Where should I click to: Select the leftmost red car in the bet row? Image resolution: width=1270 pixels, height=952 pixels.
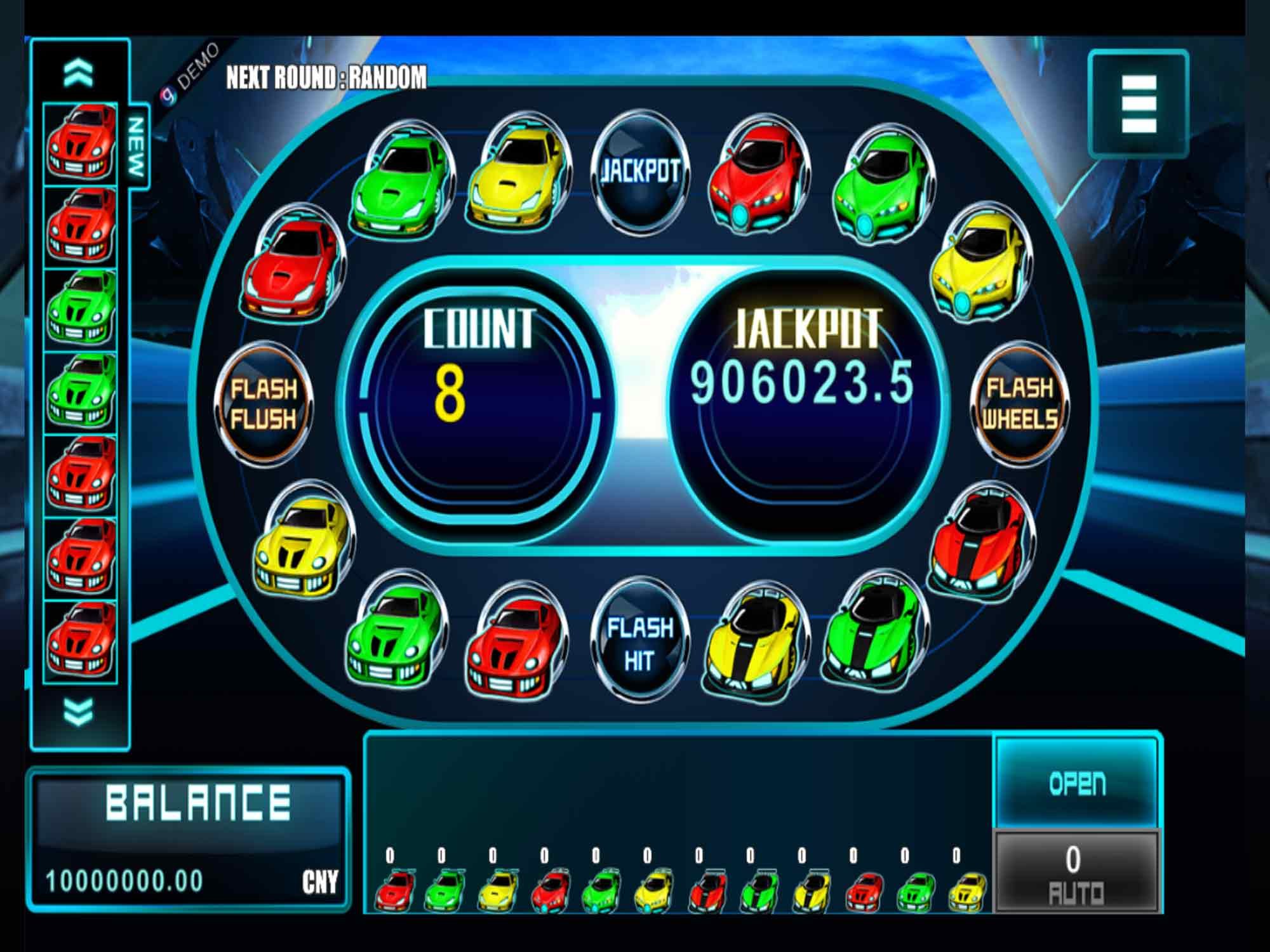pos(395,890)
